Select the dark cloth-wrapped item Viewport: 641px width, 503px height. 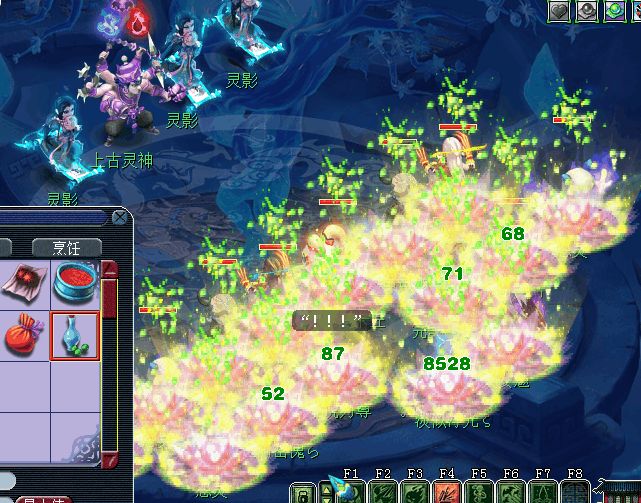pyautogui.click(x=22, y=282)
